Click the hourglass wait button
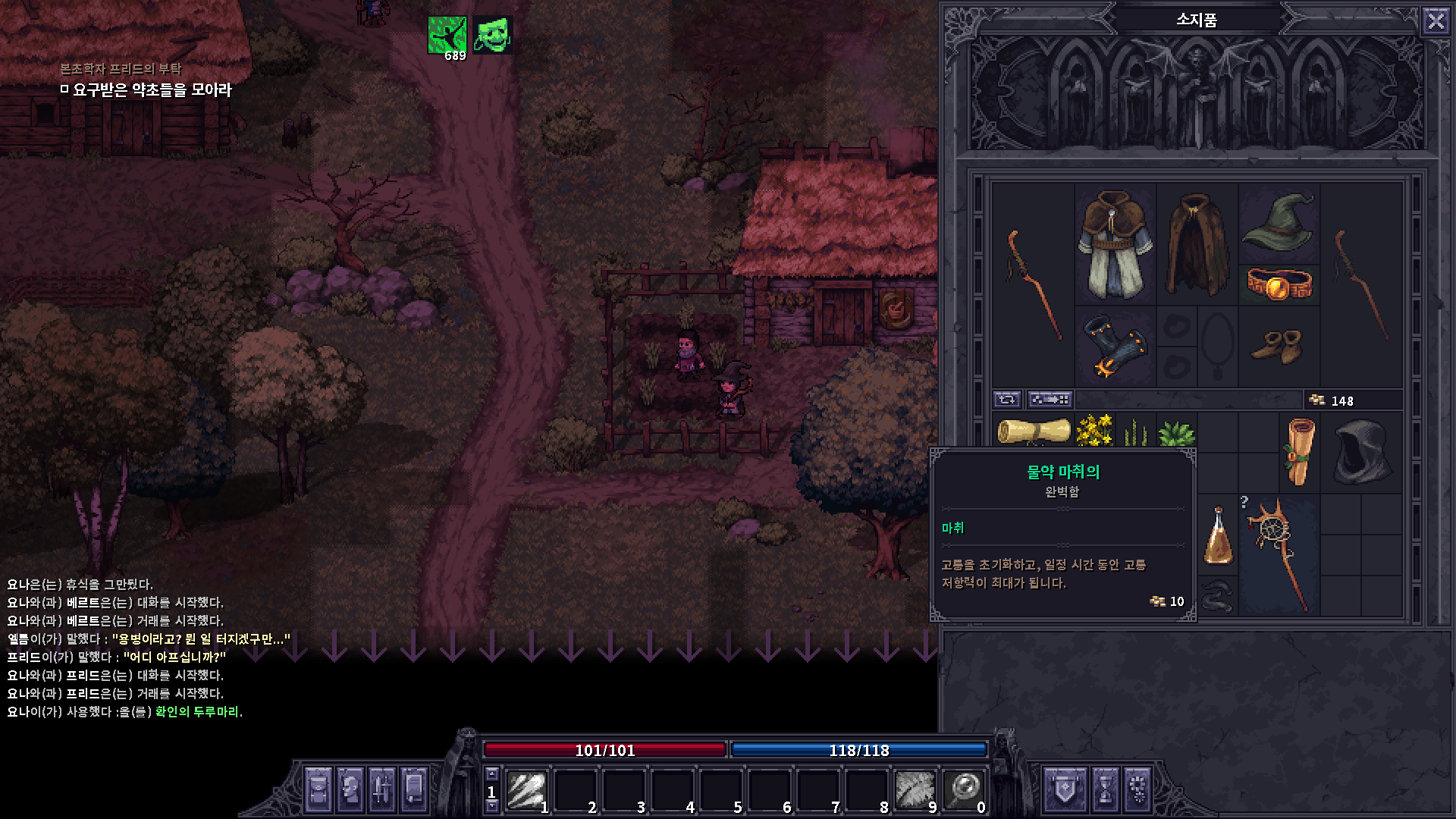The image size is (1456, 819). point(1106,789)
